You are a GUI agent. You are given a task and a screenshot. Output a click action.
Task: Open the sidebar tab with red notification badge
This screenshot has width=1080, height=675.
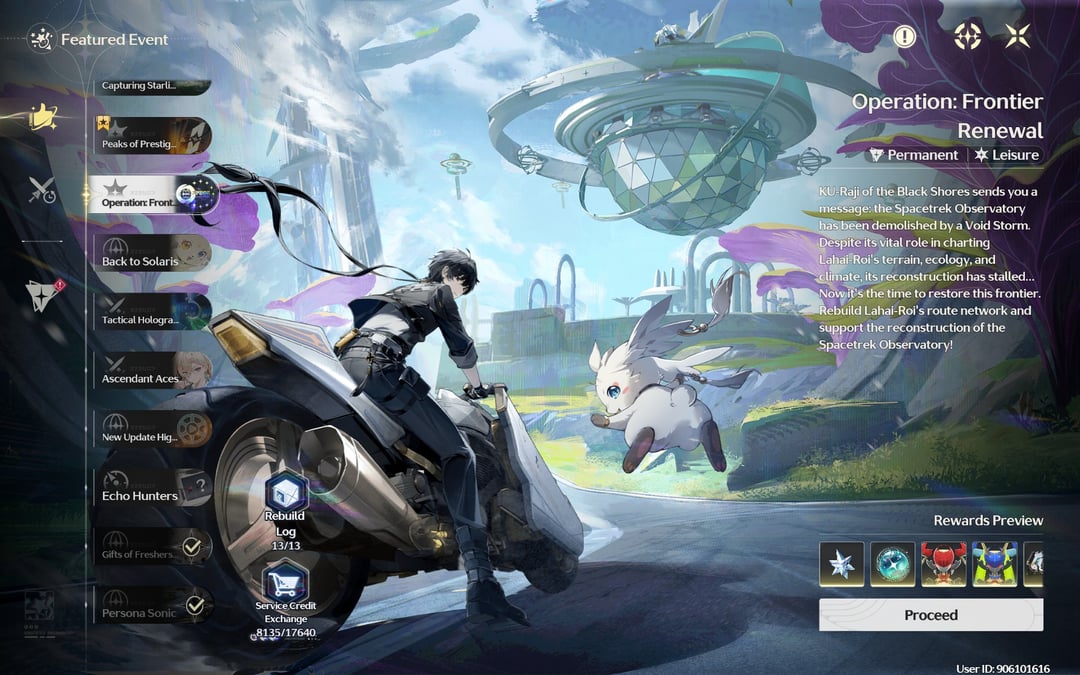42,292
